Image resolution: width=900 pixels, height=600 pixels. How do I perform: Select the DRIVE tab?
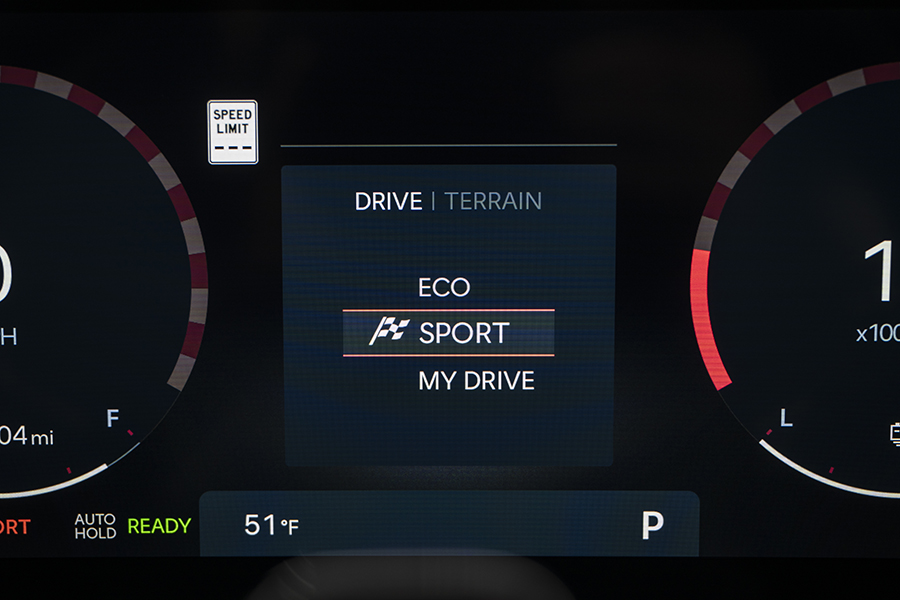(x=388, y=201)
